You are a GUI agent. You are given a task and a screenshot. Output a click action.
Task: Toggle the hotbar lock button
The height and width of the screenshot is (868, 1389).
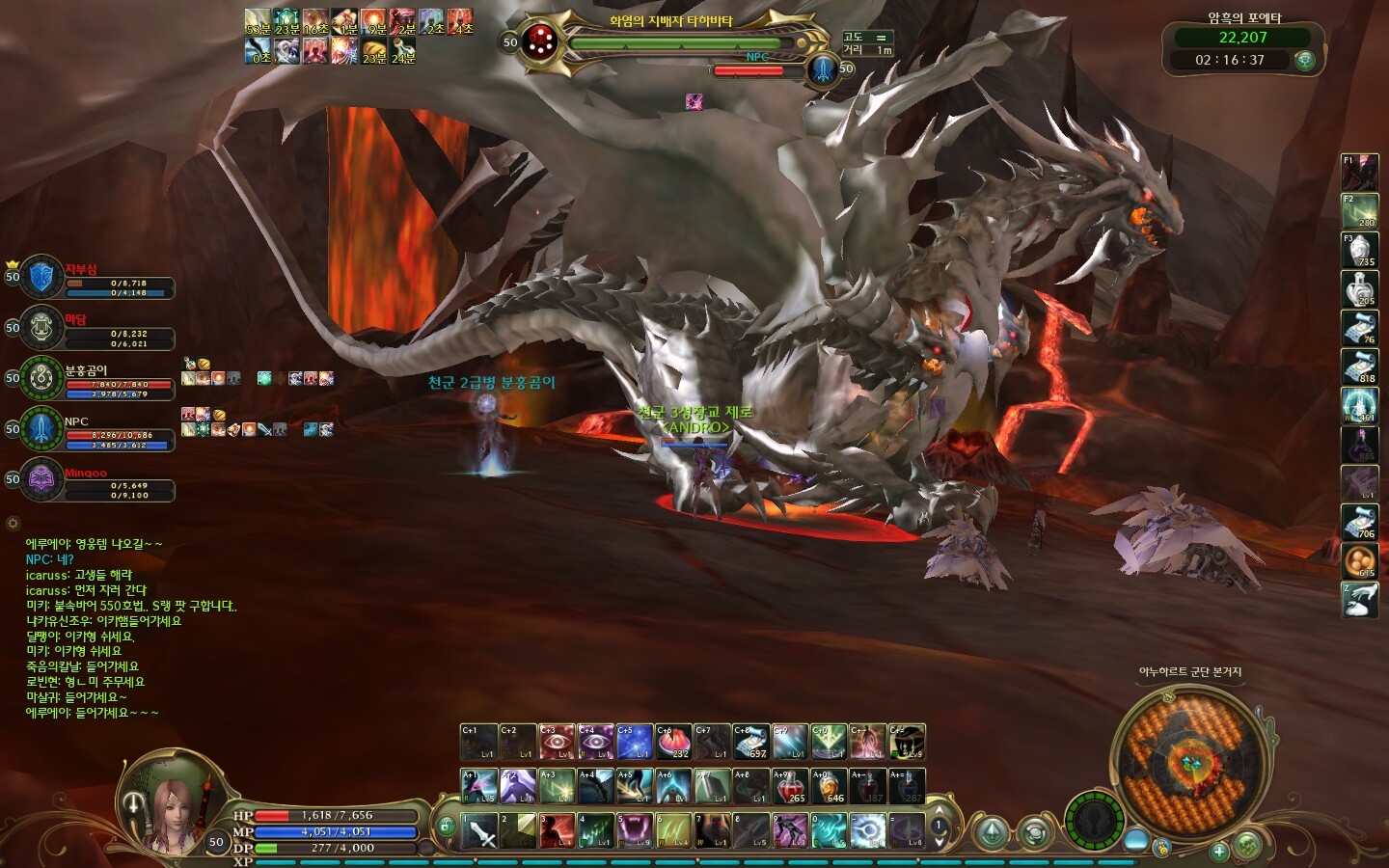pos(446,826)
